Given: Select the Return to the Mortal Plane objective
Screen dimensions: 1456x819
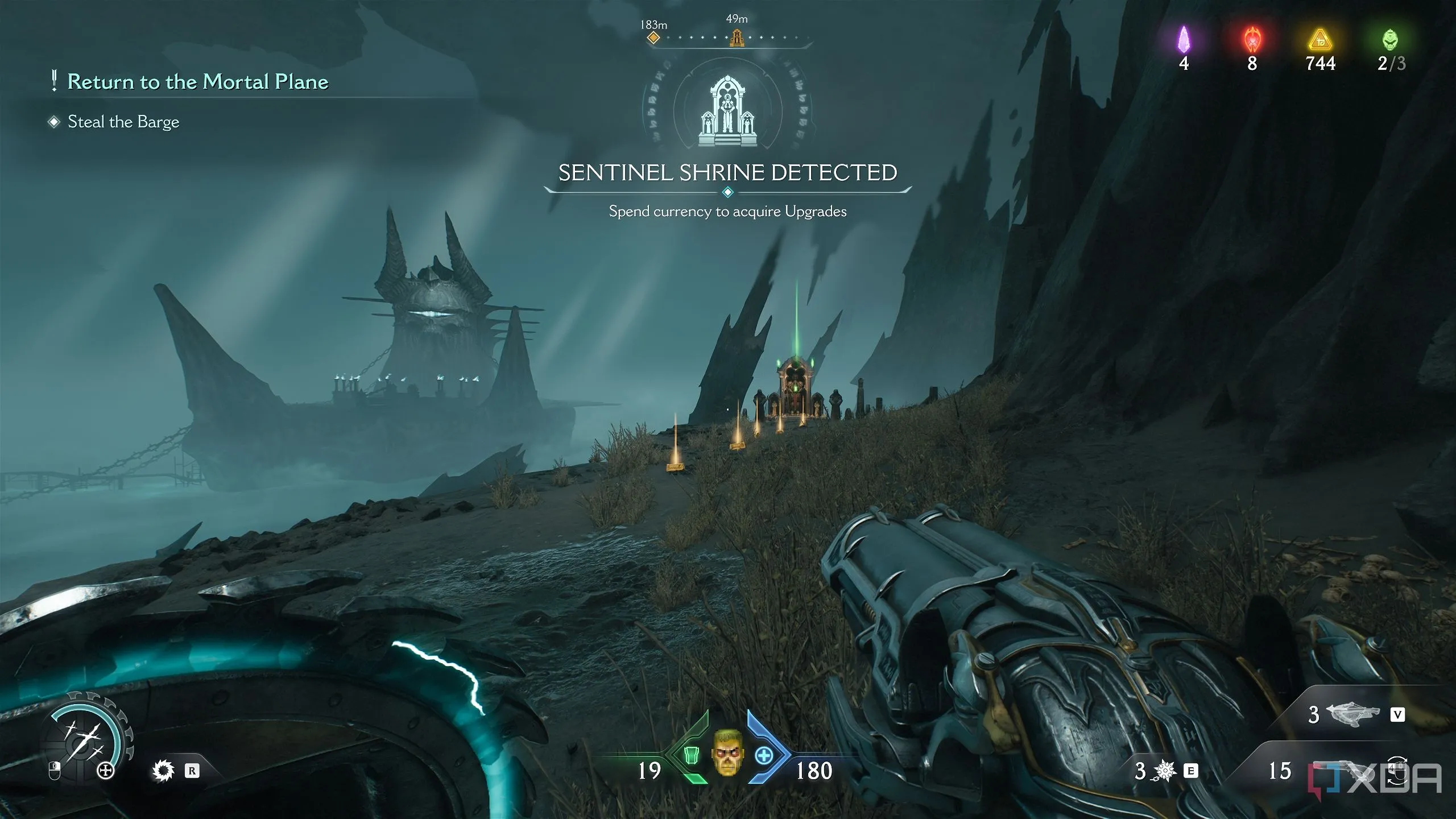Looking at the screenshot, I should click(197, 82).
